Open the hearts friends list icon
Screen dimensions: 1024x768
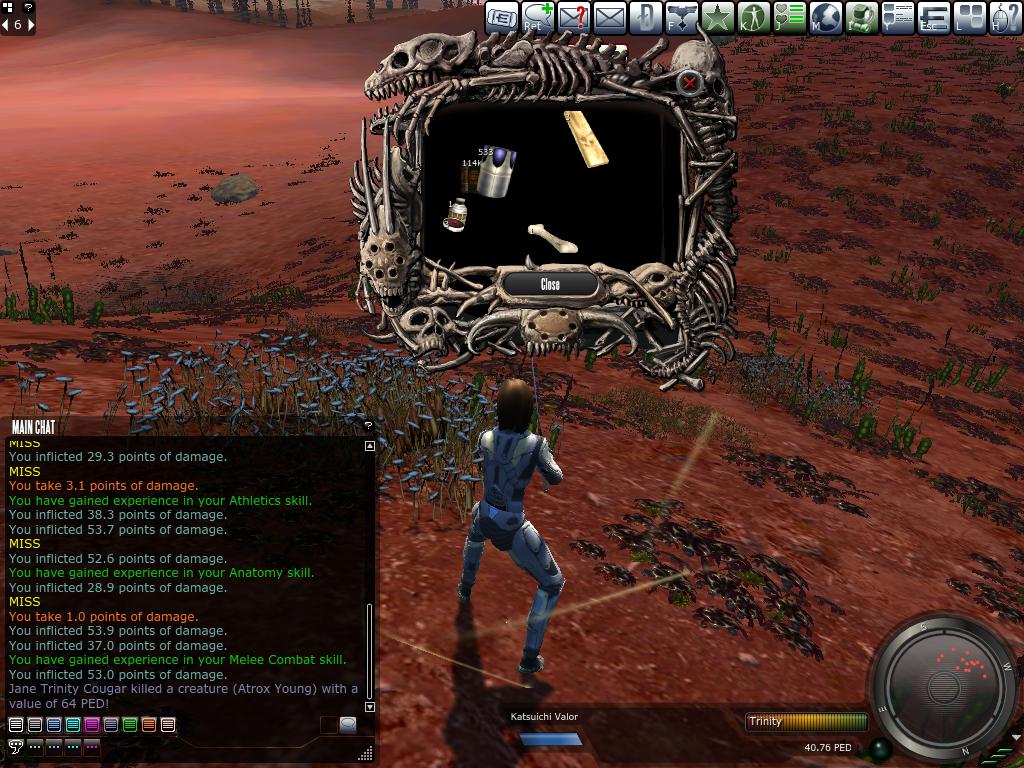tap(790, 18)
